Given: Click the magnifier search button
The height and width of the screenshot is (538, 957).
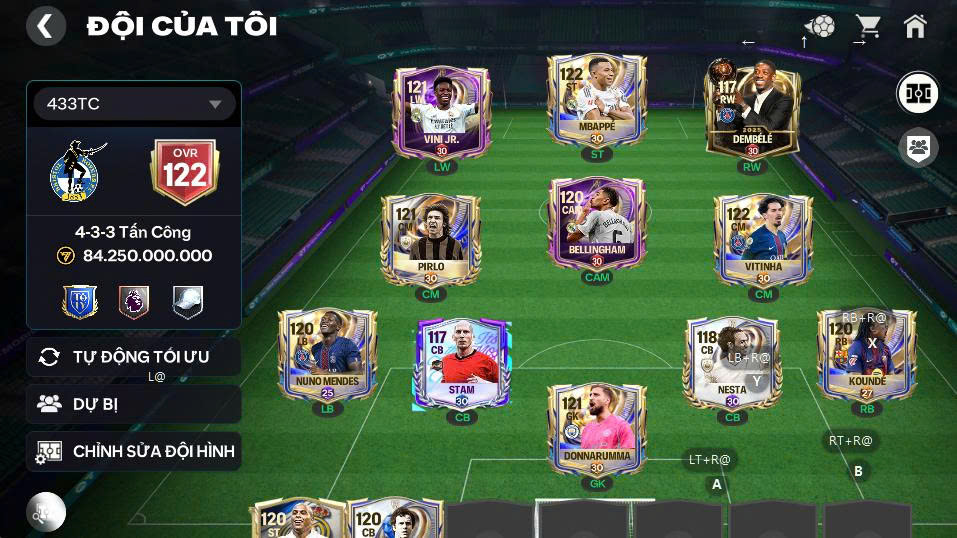Looking at the screenshot, I should pyautogui.click(x=45, y=513).
